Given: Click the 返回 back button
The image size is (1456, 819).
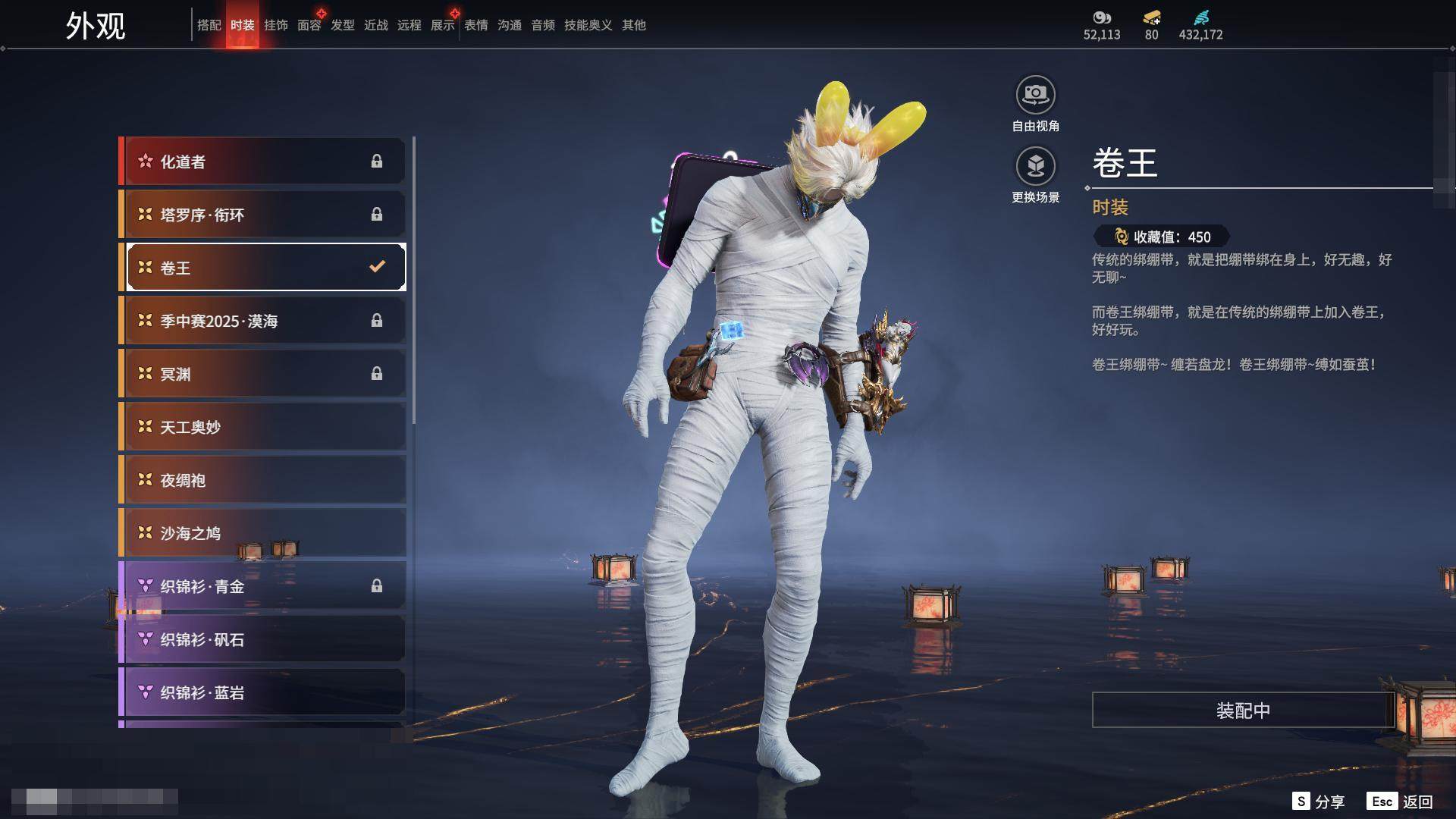Looking at the screenshot, I should pos(1417,802).
